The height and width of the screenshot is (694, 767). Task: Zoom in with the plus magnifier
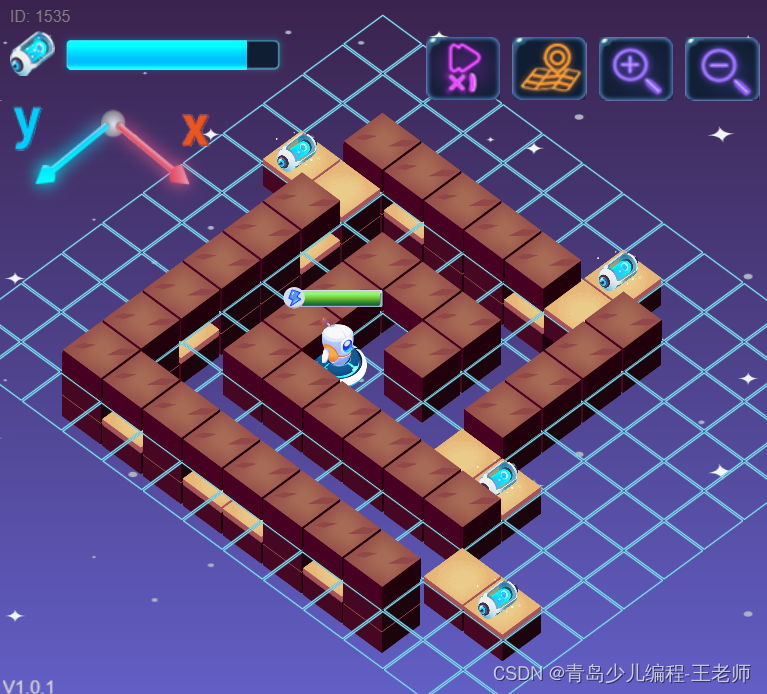pyautogui.click(x=636, y=68)
